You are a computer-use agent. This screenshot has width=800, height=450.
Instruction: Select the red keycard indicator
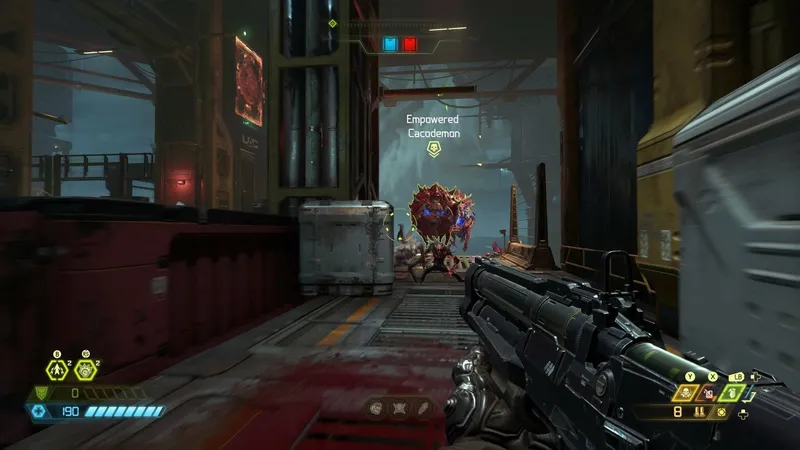[410, 44]
